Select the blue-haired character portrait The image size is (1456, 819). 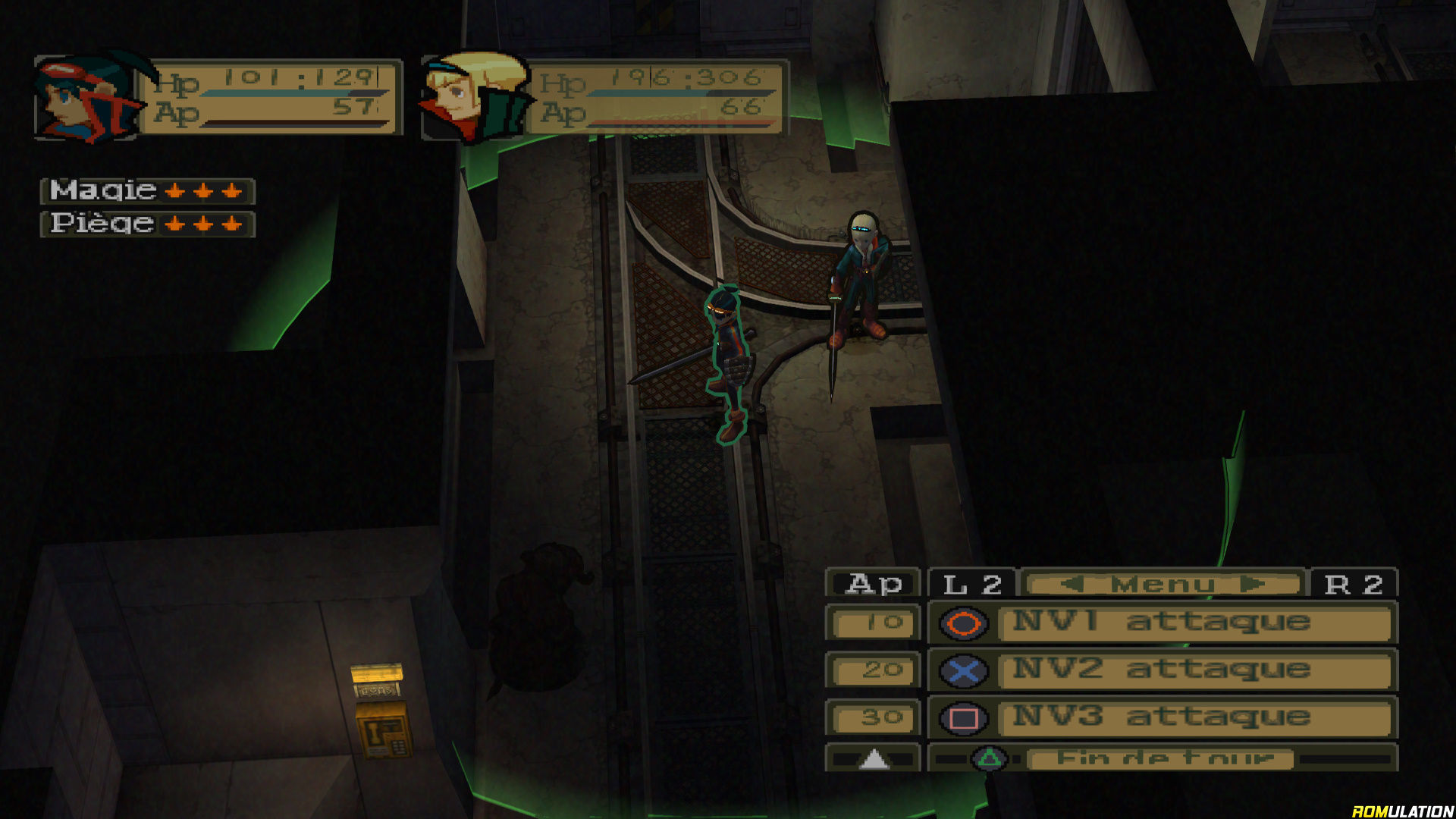point(87,98)
